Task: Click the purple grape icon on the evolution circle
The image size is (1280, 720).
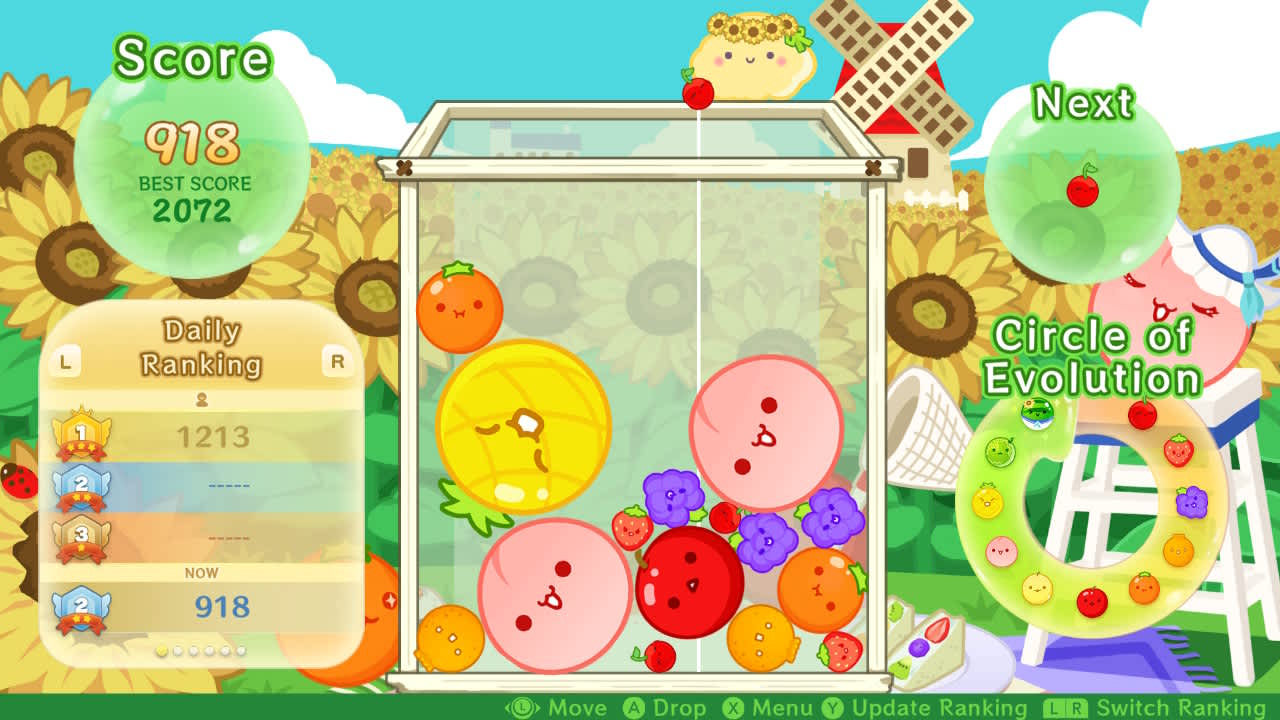Action: [1192, 502]
